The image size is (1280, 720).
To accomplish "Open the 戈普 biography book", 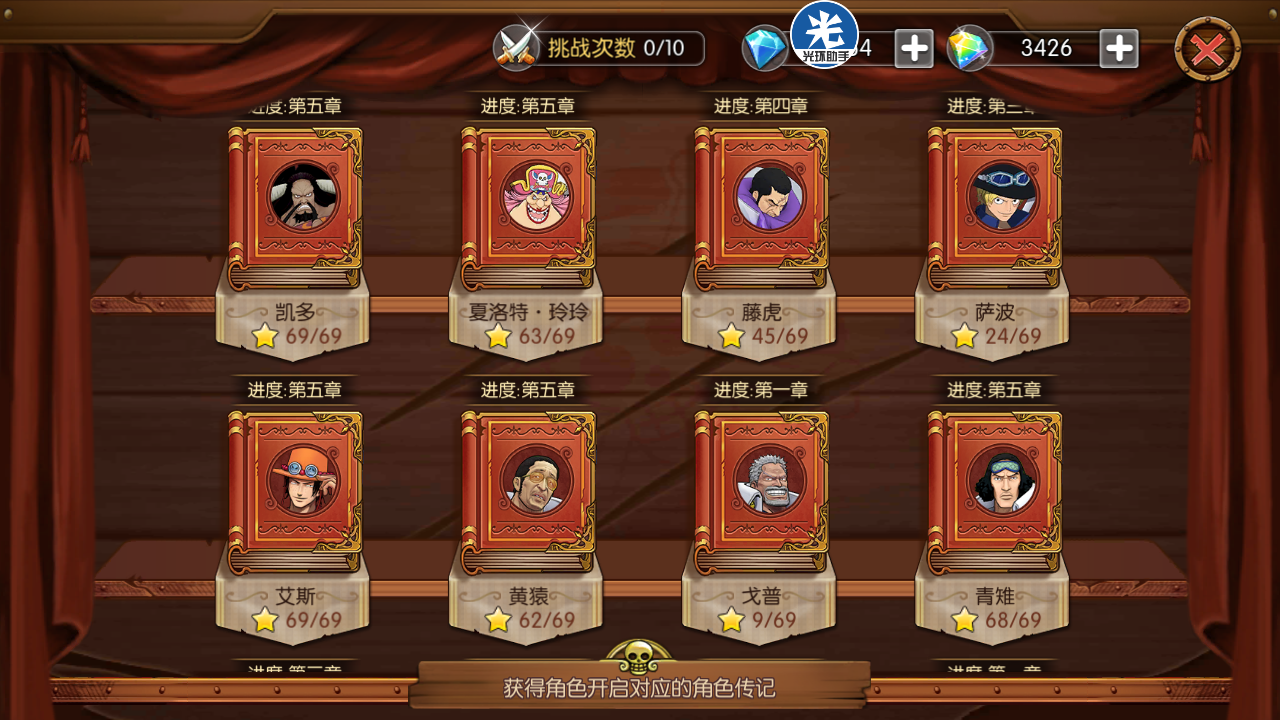I will [x=762, y=492].
